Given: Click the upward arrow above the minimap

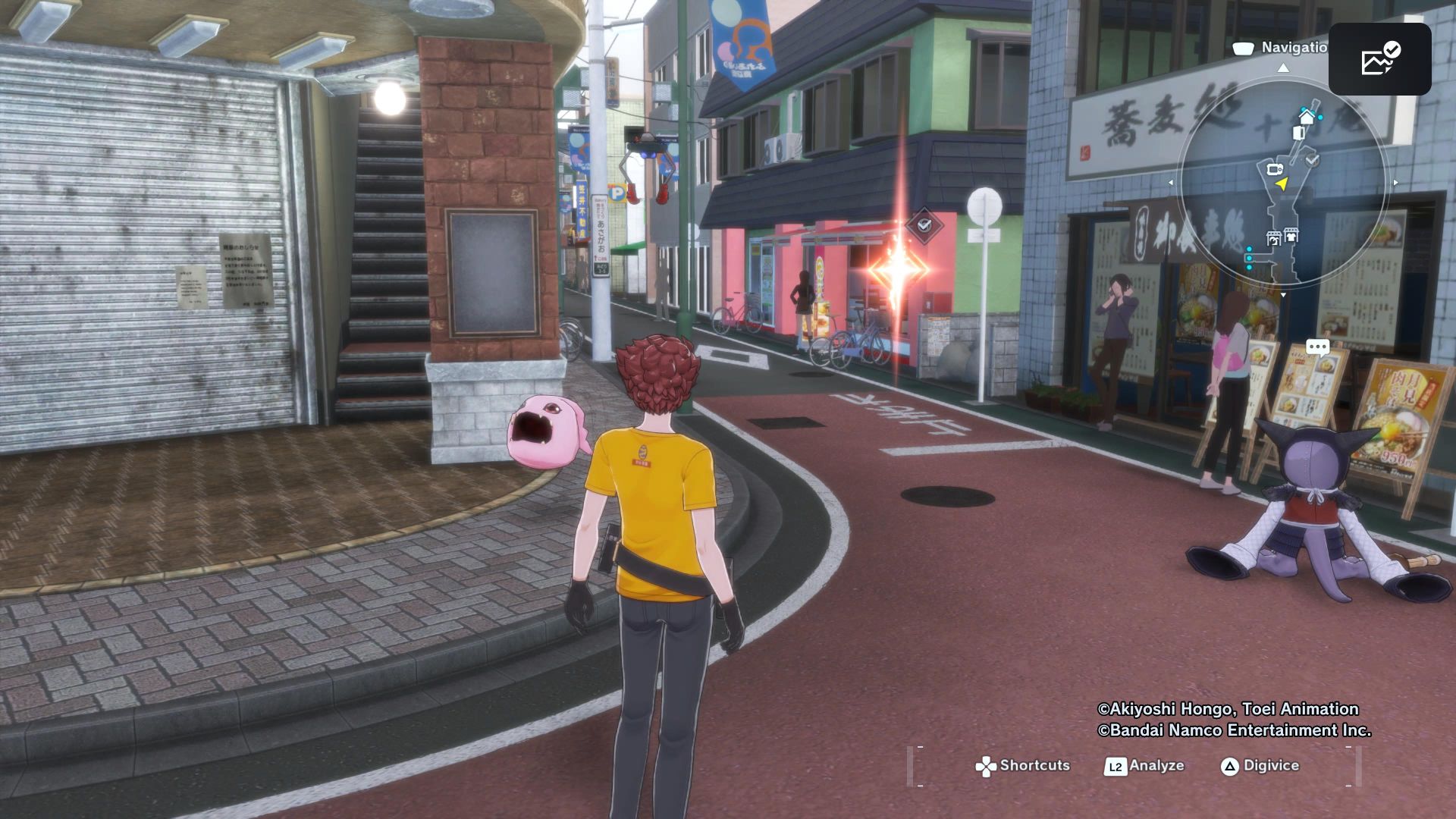Looking at the screenshot, I should 1282,70.
